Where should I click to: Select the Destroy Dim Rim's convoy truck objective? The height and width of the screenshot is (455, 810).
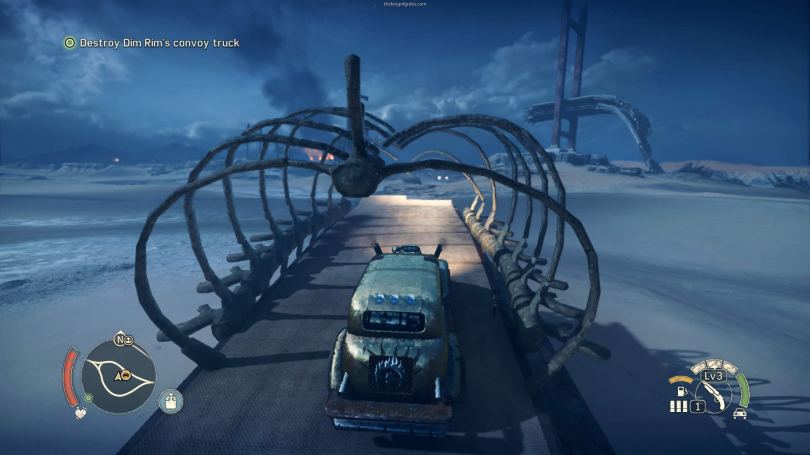coord(151,43)
